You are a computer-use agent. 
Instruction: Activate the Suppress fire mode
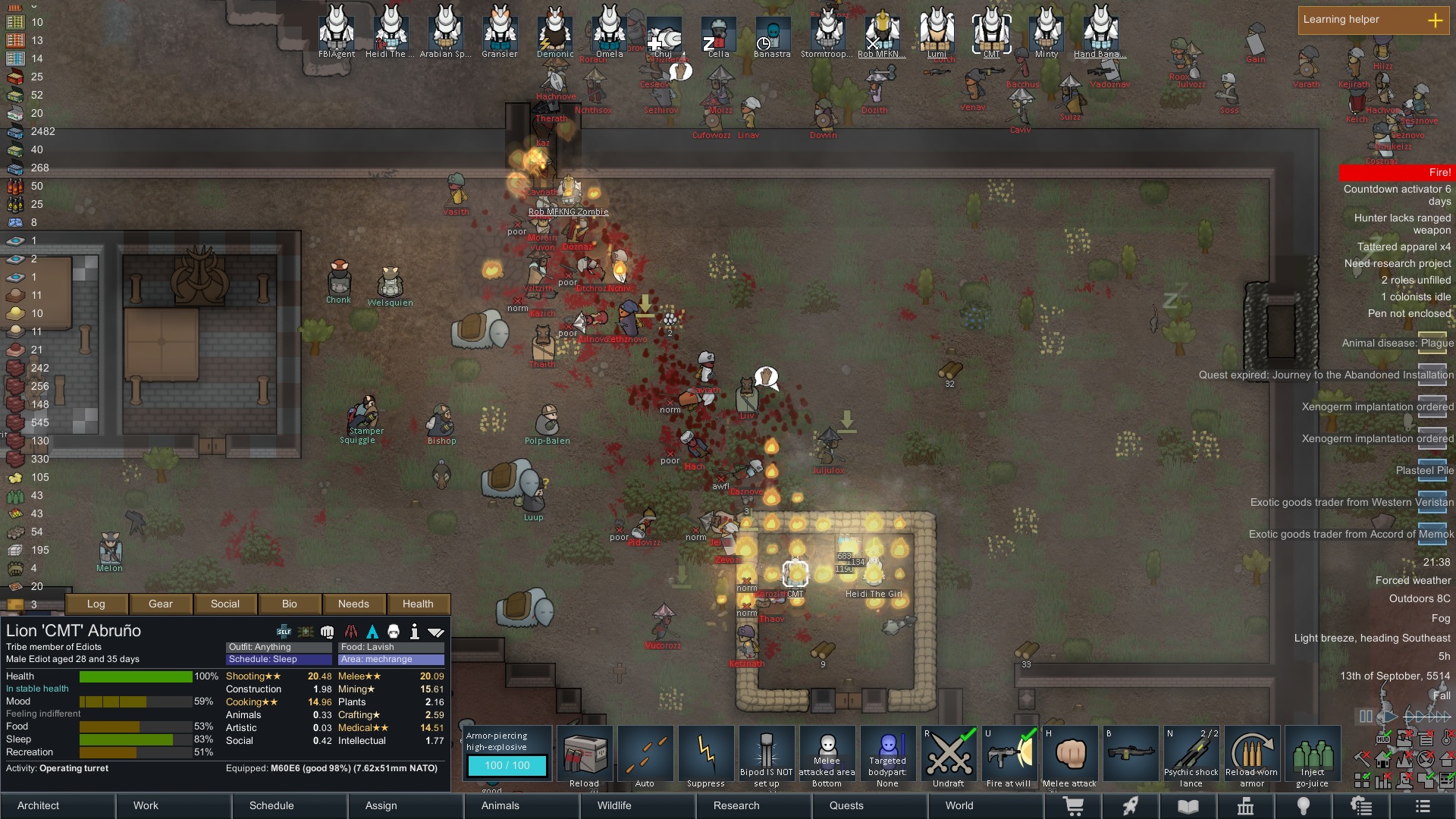(x=706, y=756)
